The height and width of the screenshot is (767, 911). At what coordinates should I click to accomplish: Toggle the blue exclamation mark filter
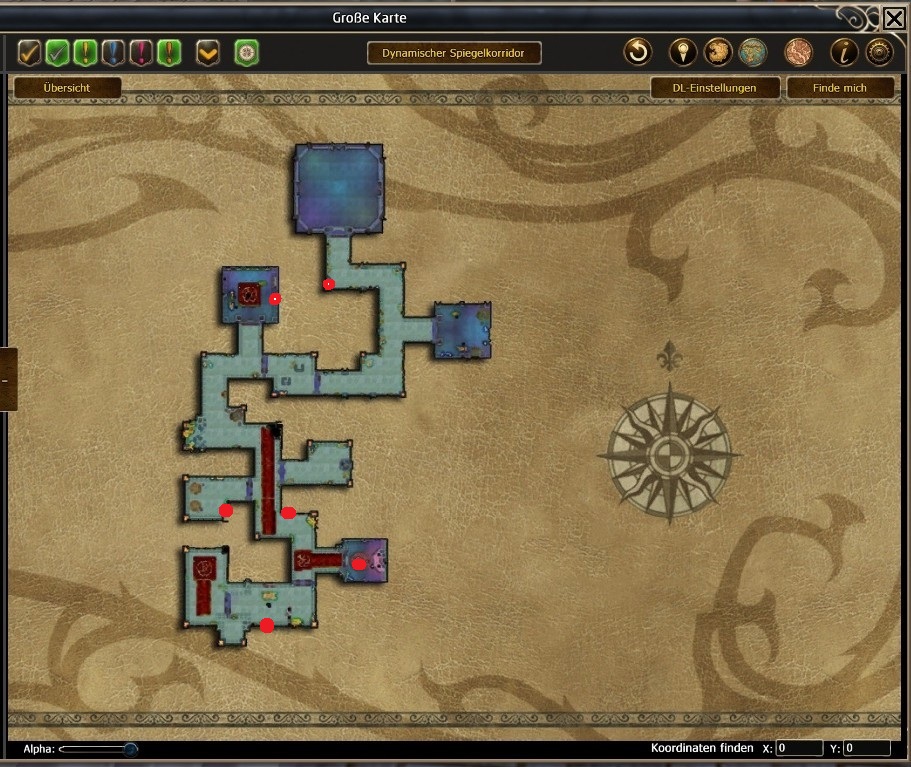point(113,52)
